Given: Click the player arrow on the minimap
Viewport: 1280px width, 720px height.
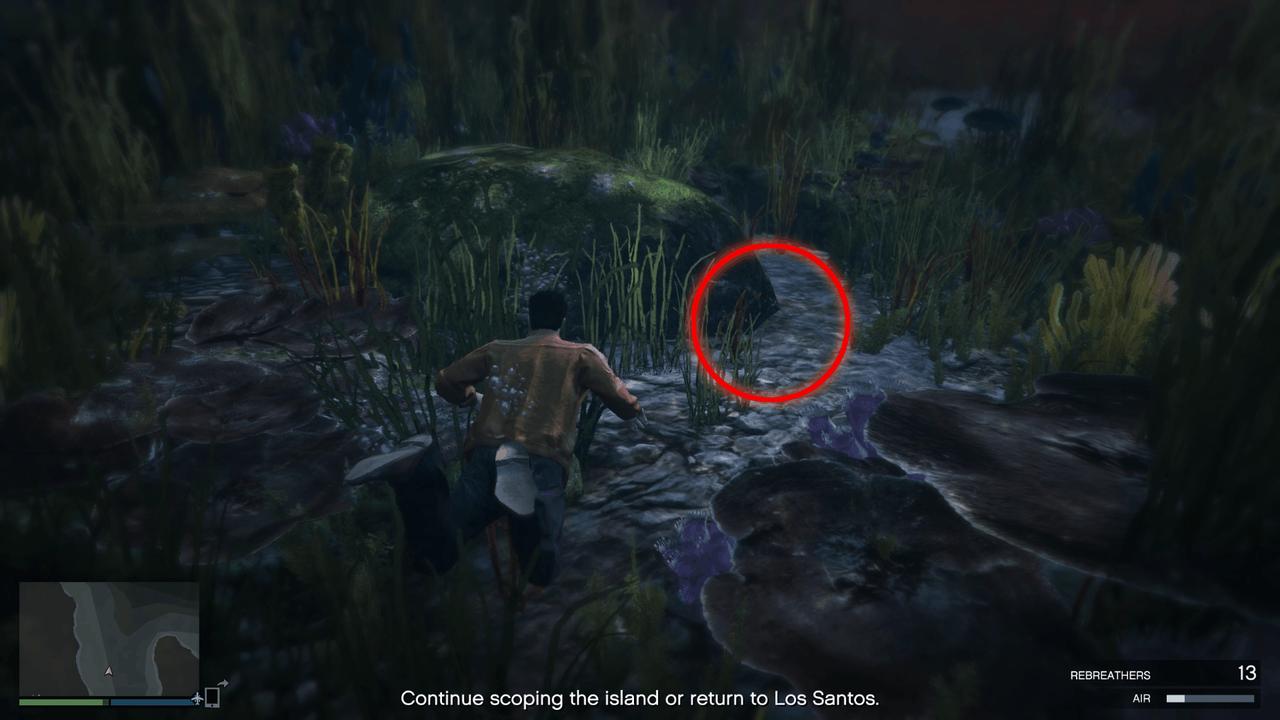Looking at the screenshot, I should tap(108, 671).
